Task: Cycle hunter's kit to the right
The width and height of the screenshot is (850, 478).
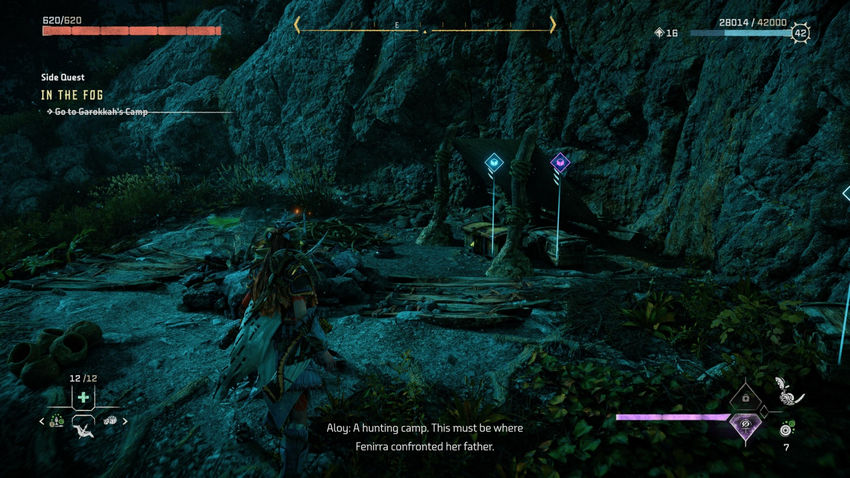Action: [125, 422]
